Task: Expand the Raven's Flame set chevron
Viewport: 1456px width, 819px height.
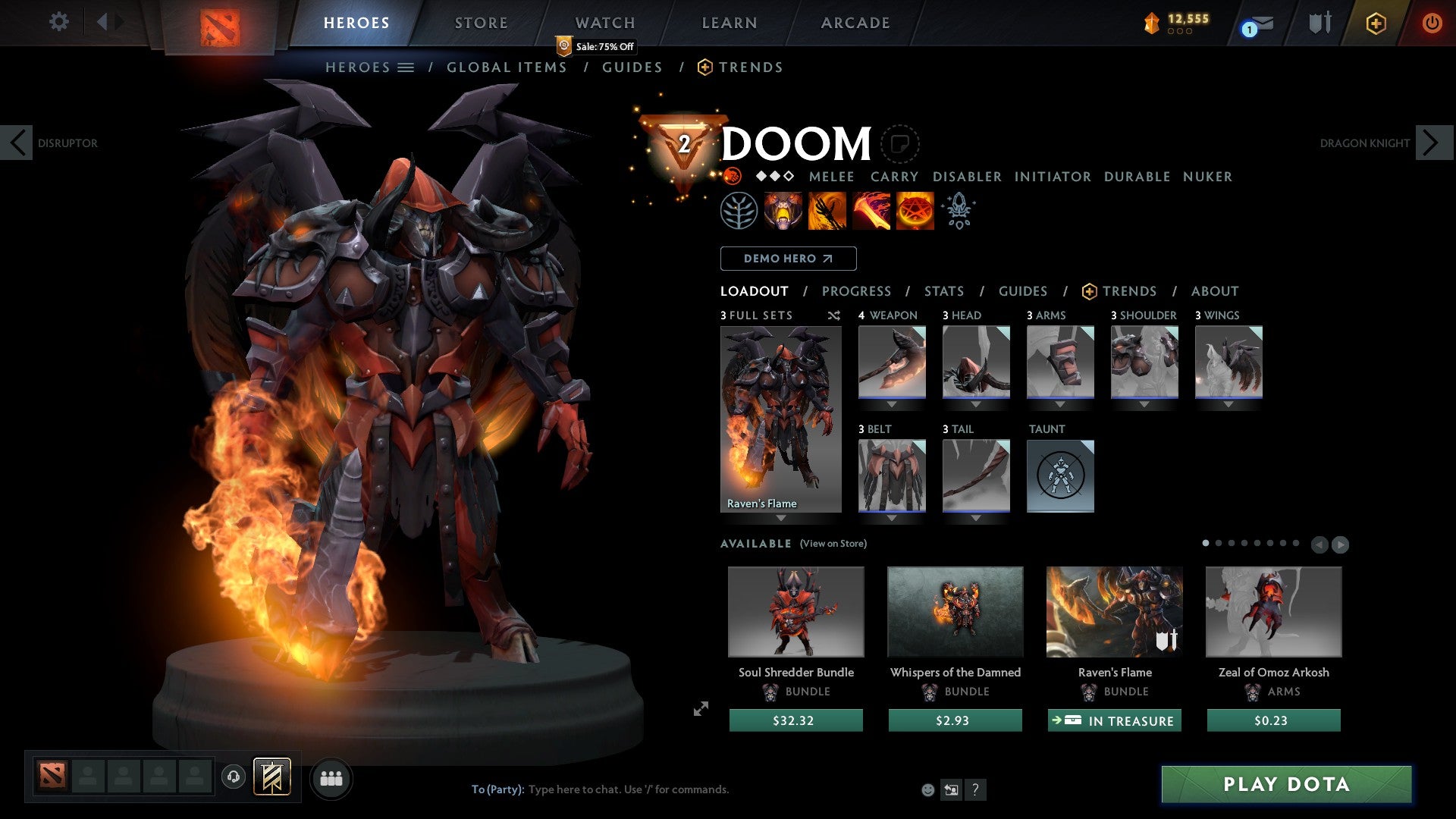Action: [780, 519]
